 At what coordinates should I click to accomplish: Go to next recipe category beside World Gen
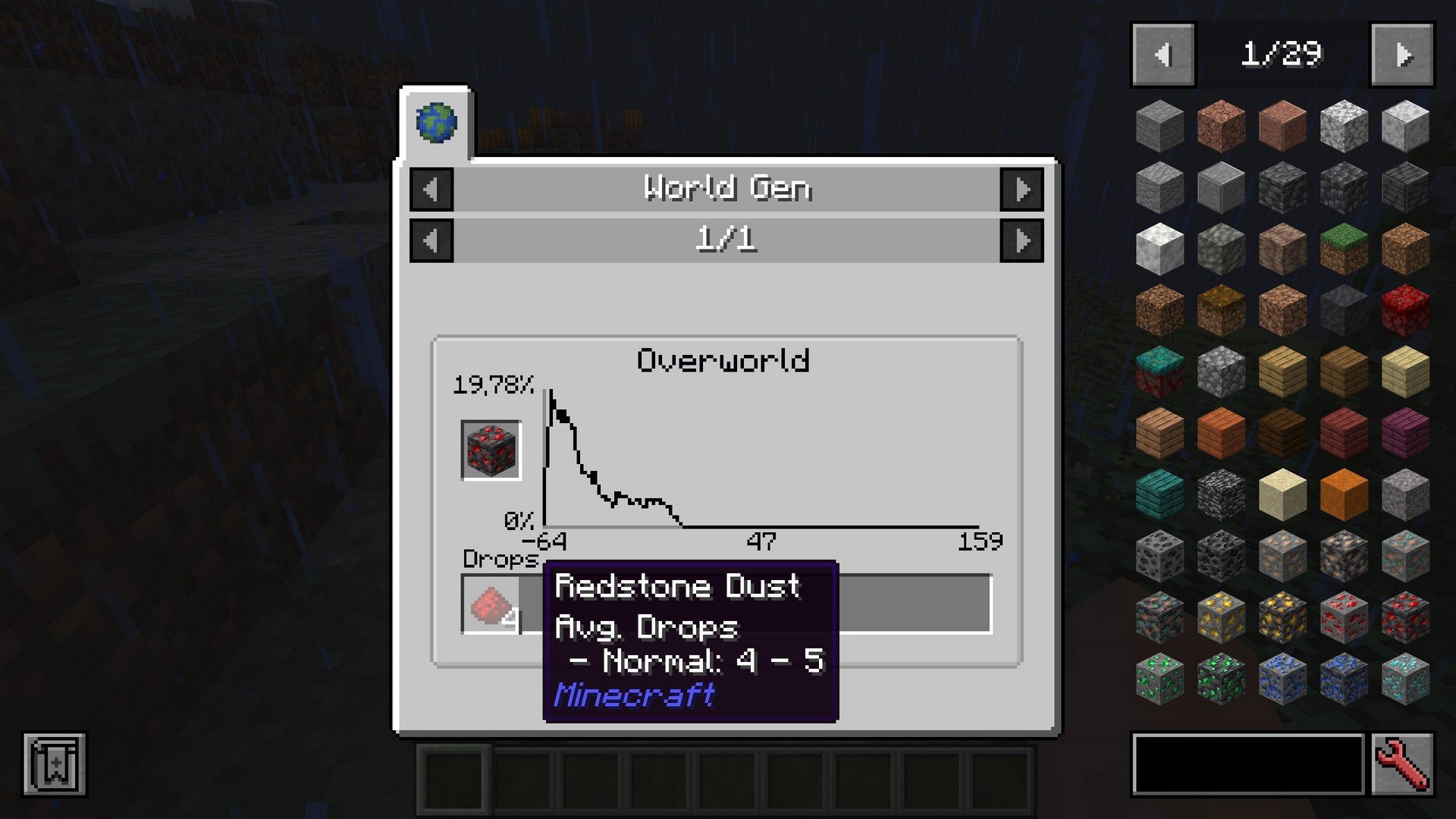(x=1021, y=189)
